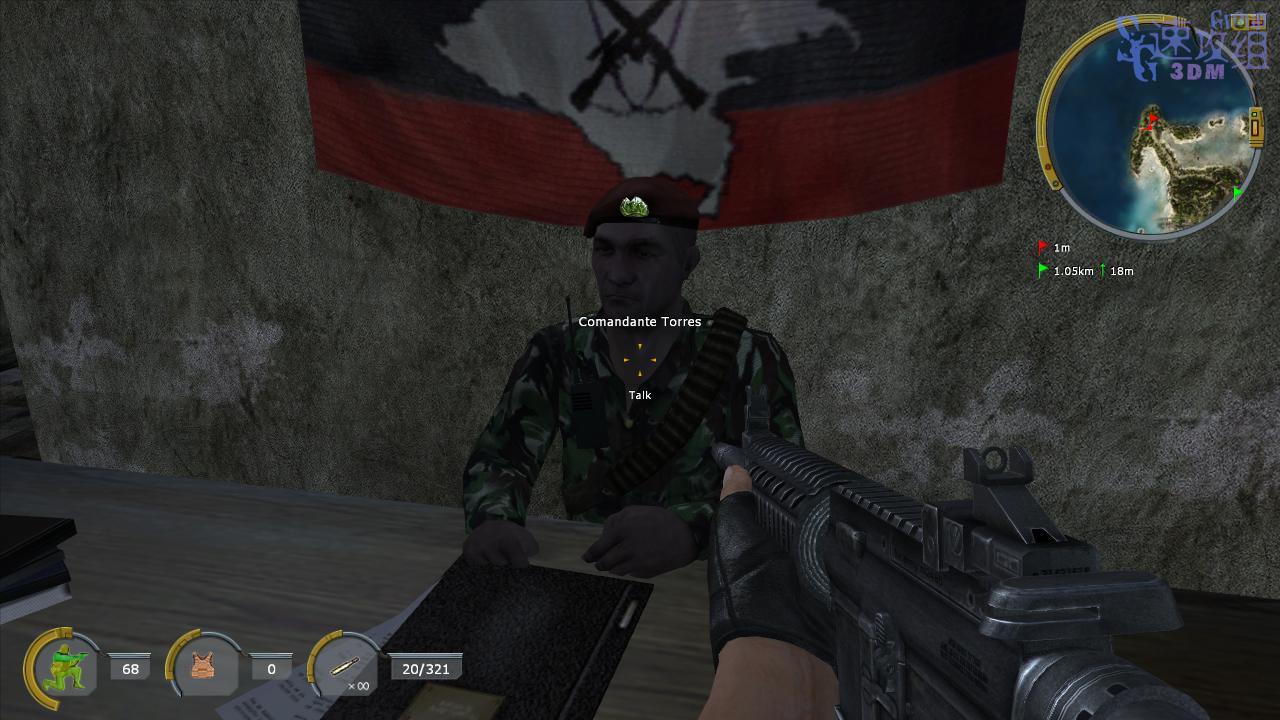Select the Talk prompt on Comandante Torres
This screenshot has width=1280, height=720.
(x=640, y=395)
